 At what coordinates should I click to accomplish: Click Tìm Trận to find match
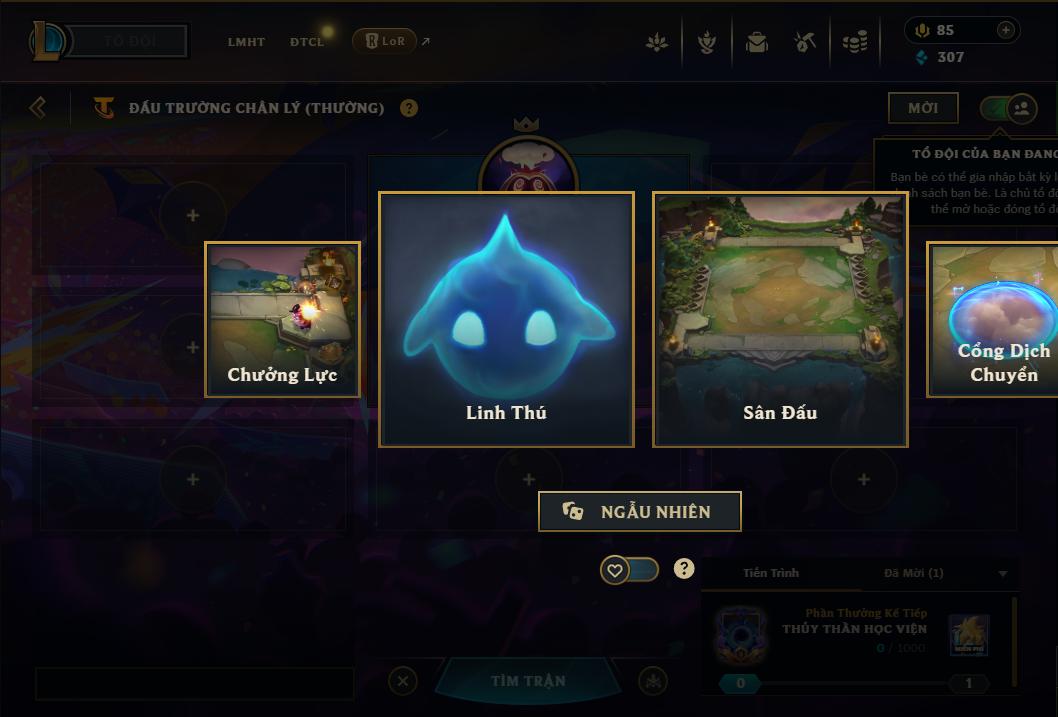tap(528, 681)
